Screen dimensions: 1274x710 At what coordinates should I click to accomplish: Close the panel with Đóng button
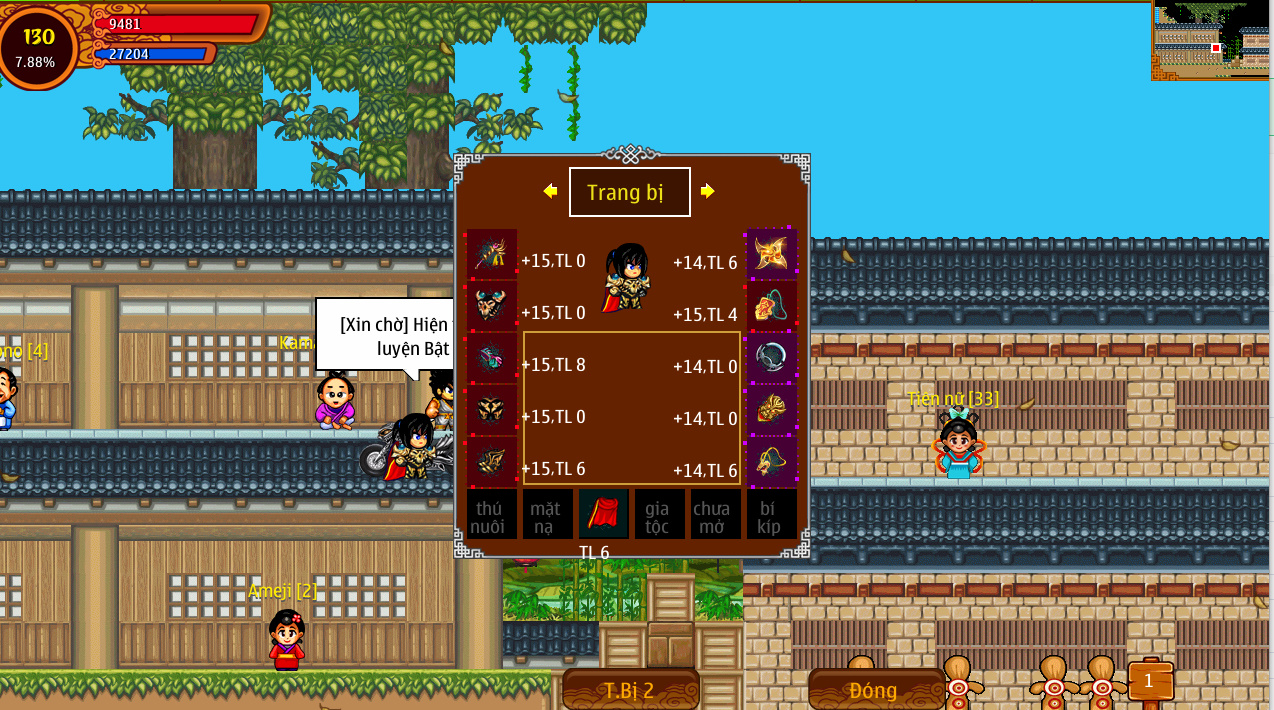click(x=874, y=690)
